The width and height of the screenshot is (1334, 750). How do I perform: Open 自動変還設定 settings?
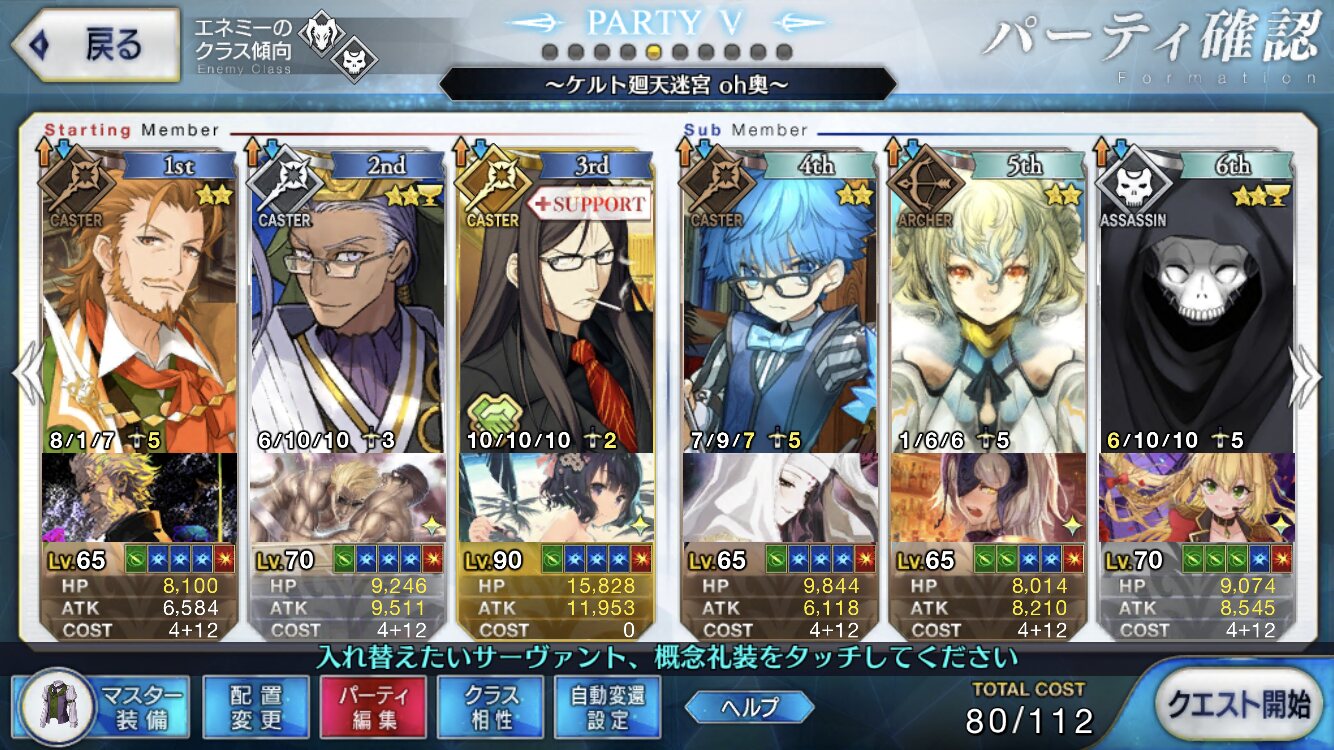(x=608, y=707)
